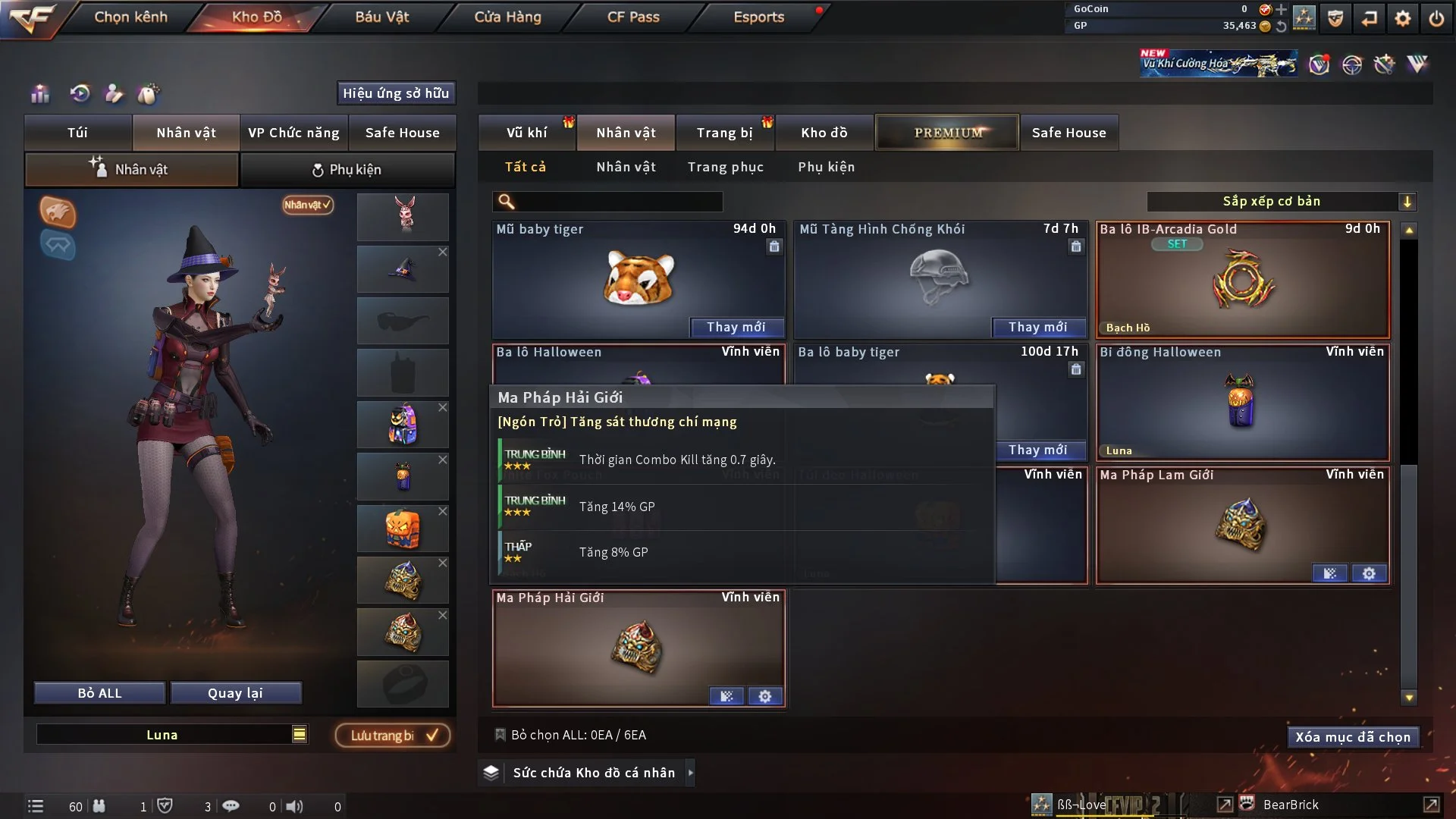Open Hiệu ứng sở hữu effects
Viewport: 1456px width, 819px height.
[396, 93]
